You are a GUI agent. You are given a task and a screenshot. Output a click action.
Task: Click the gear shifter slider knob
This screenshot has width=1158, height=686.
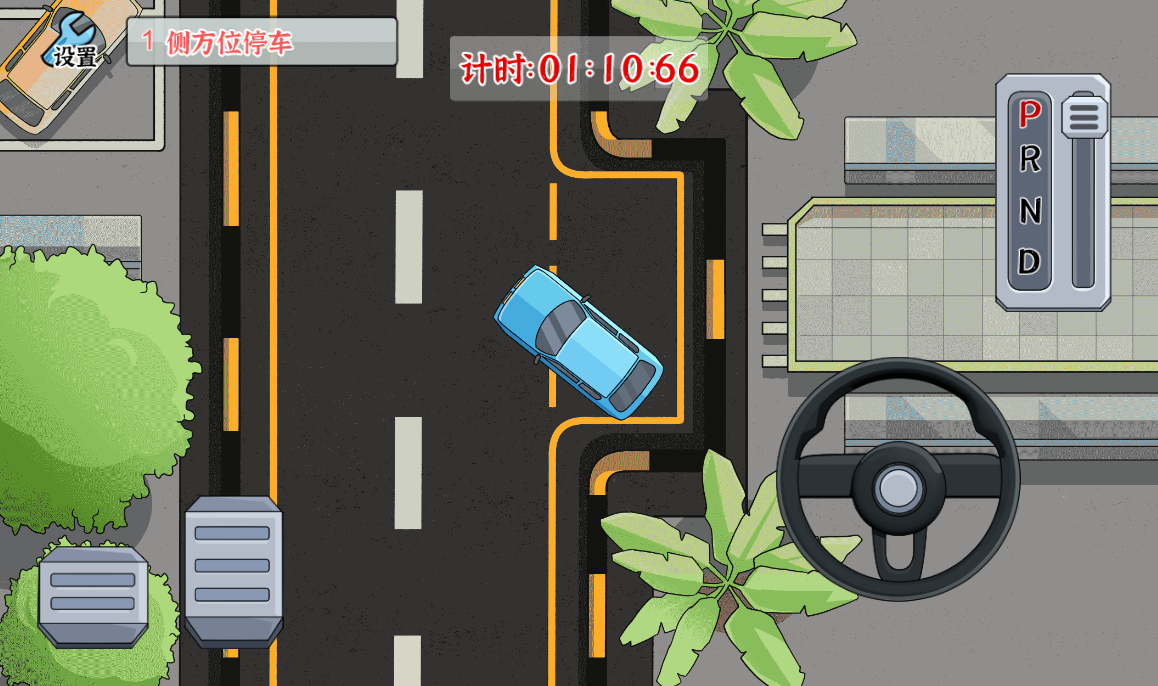pyautogui.click(x=1084, y=116)
